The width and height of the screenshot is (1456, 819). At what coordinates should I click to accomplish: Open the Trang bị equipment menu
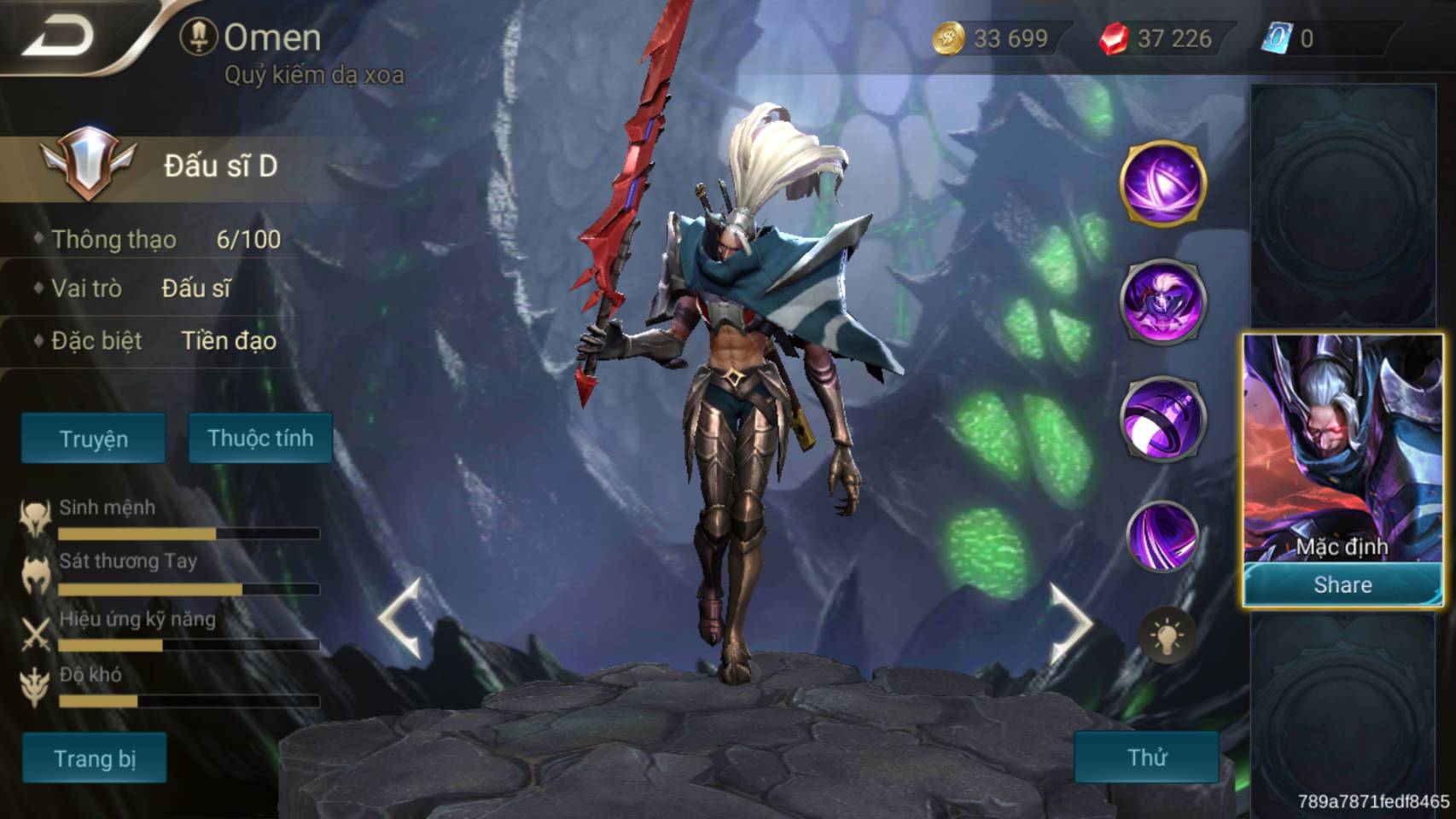94,758
